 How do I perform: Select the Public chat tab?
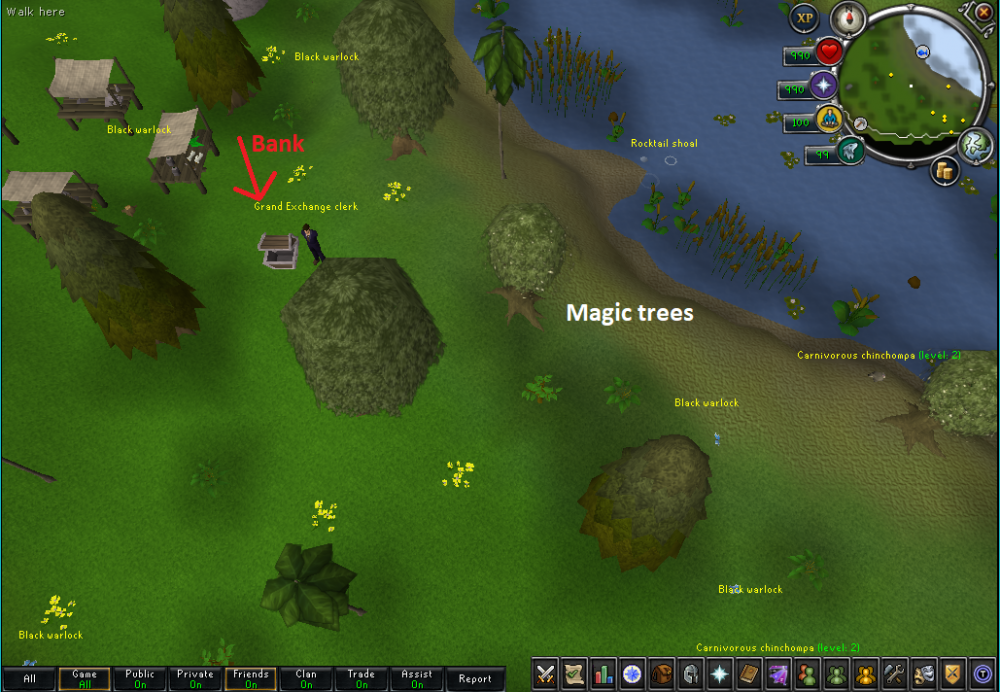tap(140, 679)
